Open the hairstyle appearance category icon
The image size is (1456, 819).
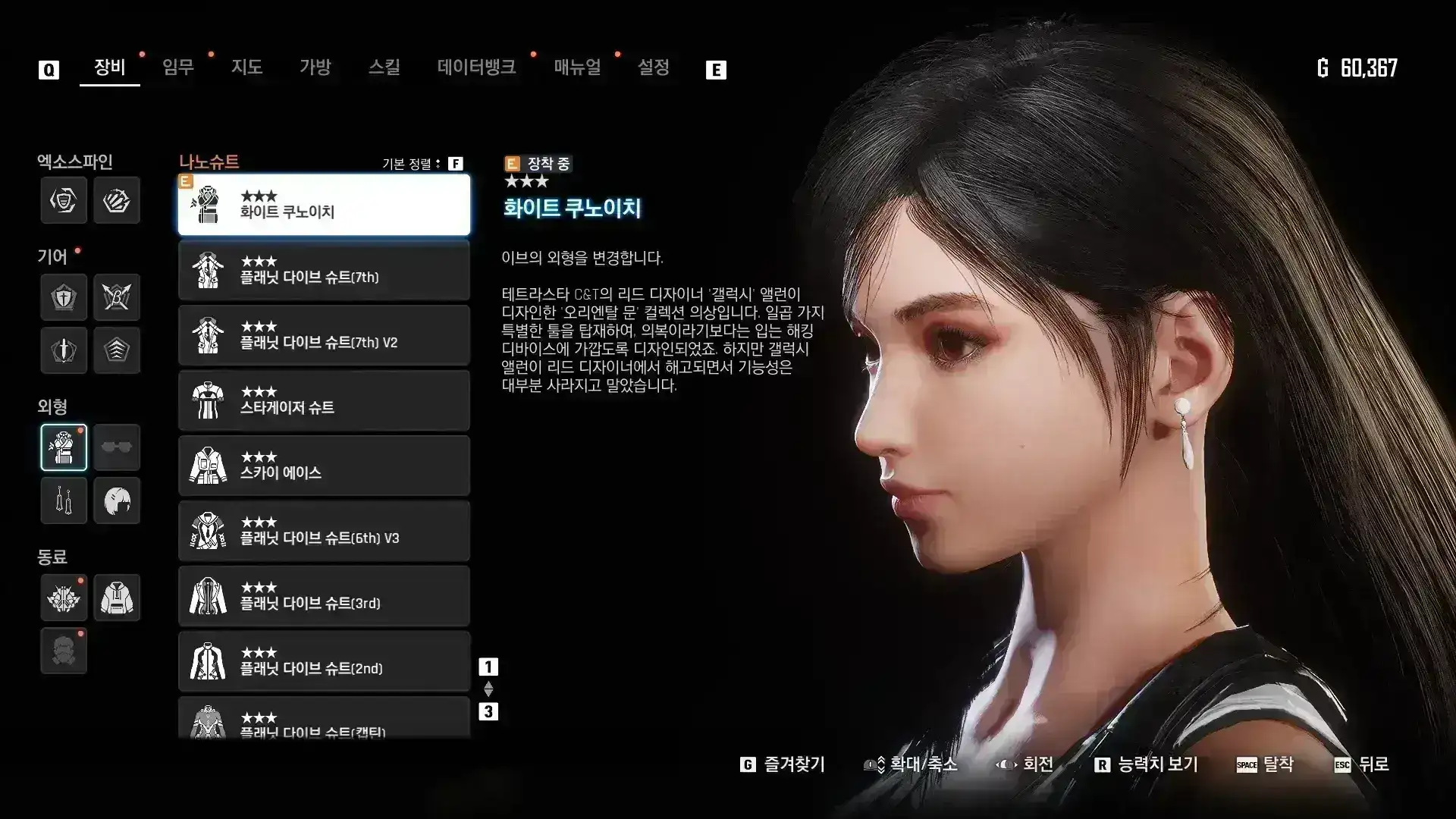tap(117, 500)
